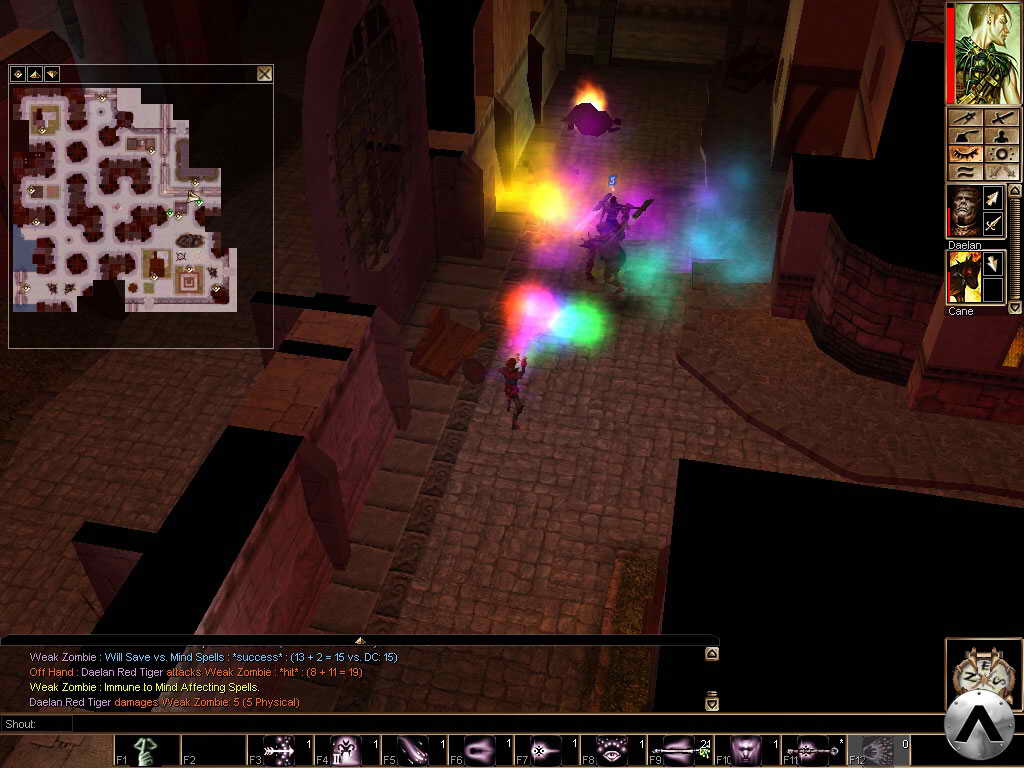Click the character silhouette panel button
Image resolution: width=1024 pixels, height=768 pixels.
(1002, 136)
